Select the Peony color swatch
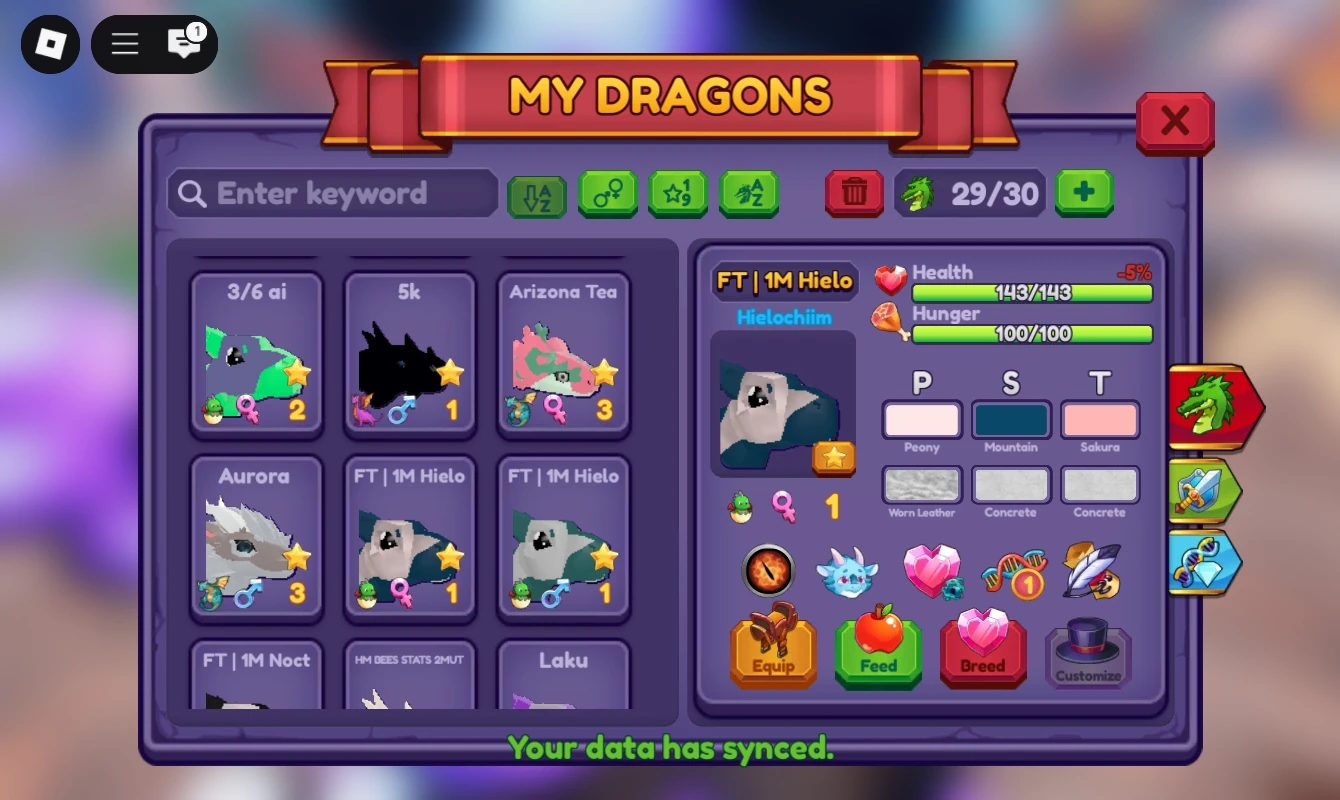Screen dimensions: 1340x800 click(921, 420)
